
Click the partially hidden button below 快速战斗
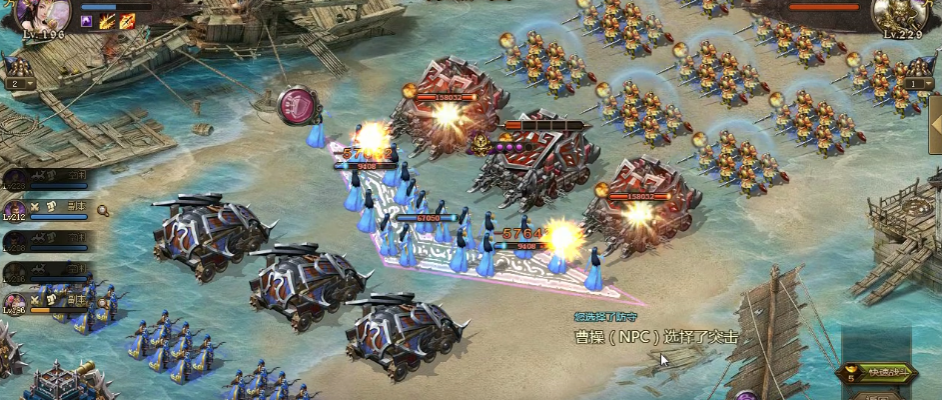(879, 395)
